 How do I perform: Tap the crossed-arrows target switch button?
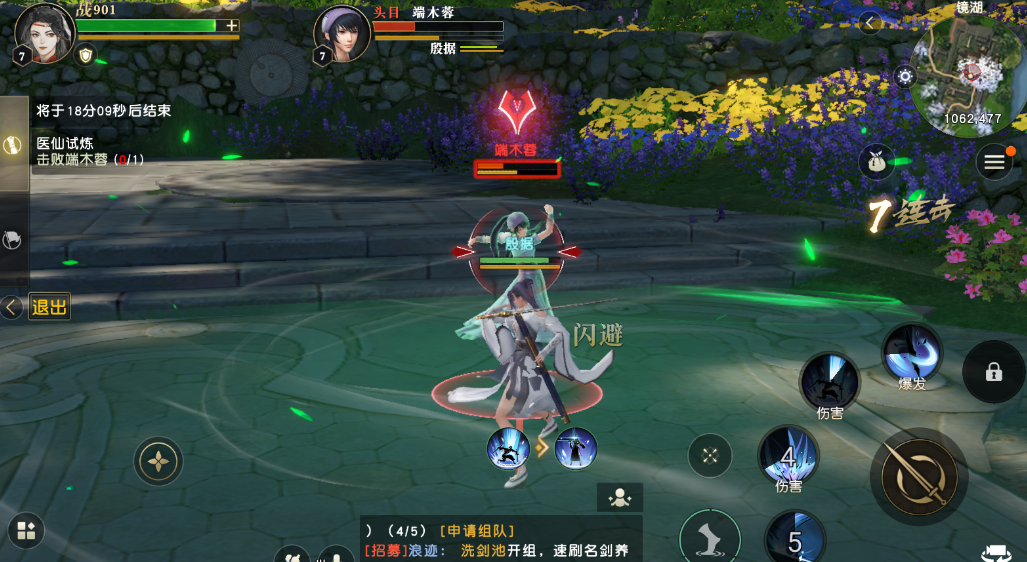pyautogui.click(x=710, y=456)
